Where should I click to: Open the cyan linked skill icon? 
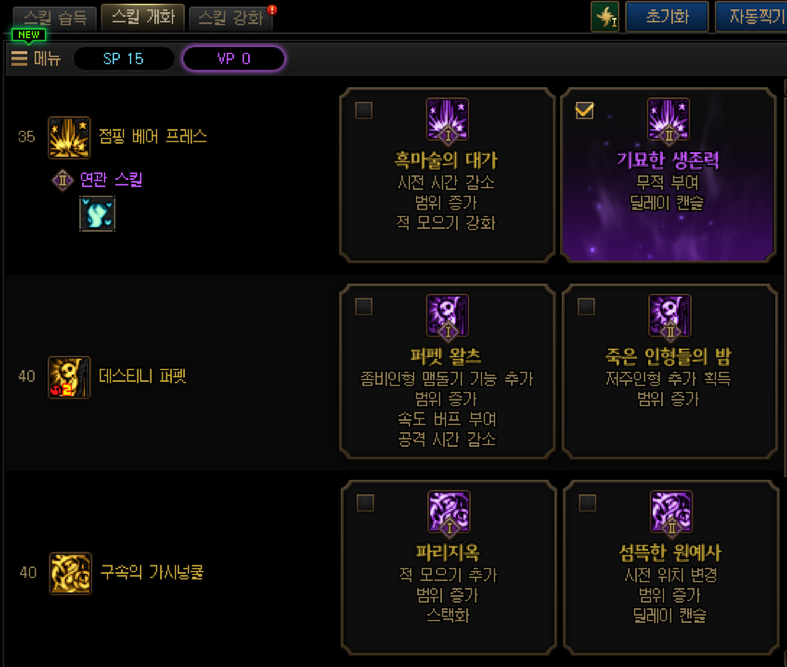(97, 214)
